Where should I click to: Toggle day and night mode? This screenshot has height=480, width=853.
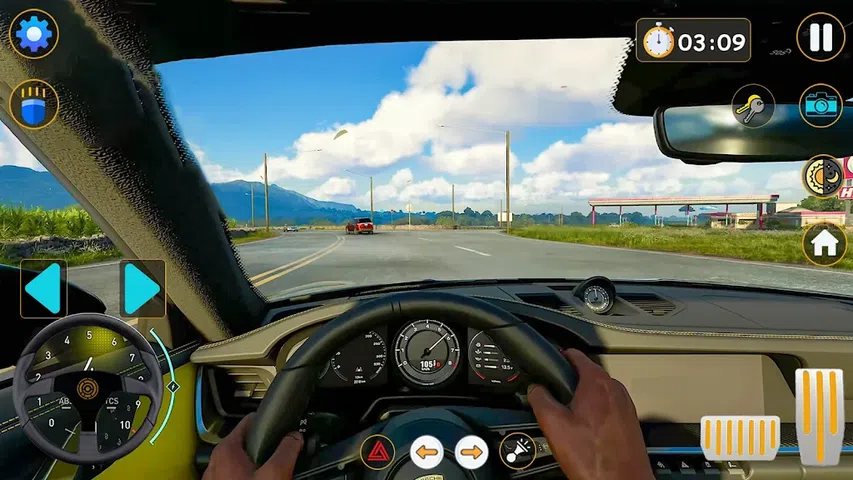pyautogui.click(x=823, y=176)
